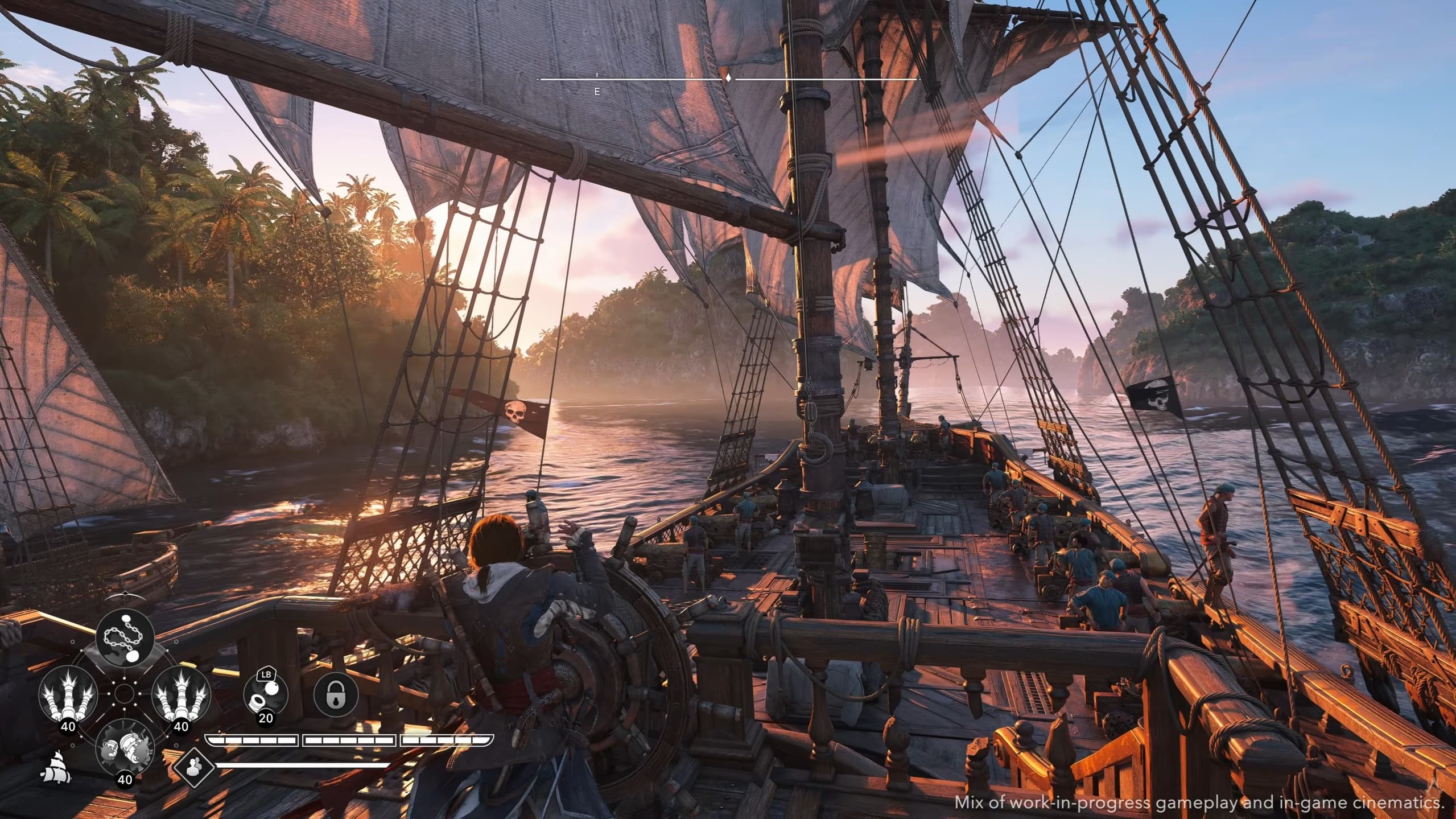Click the compass bar's diamond marker
Screen dimensions: 1456x819
point(727,78)
